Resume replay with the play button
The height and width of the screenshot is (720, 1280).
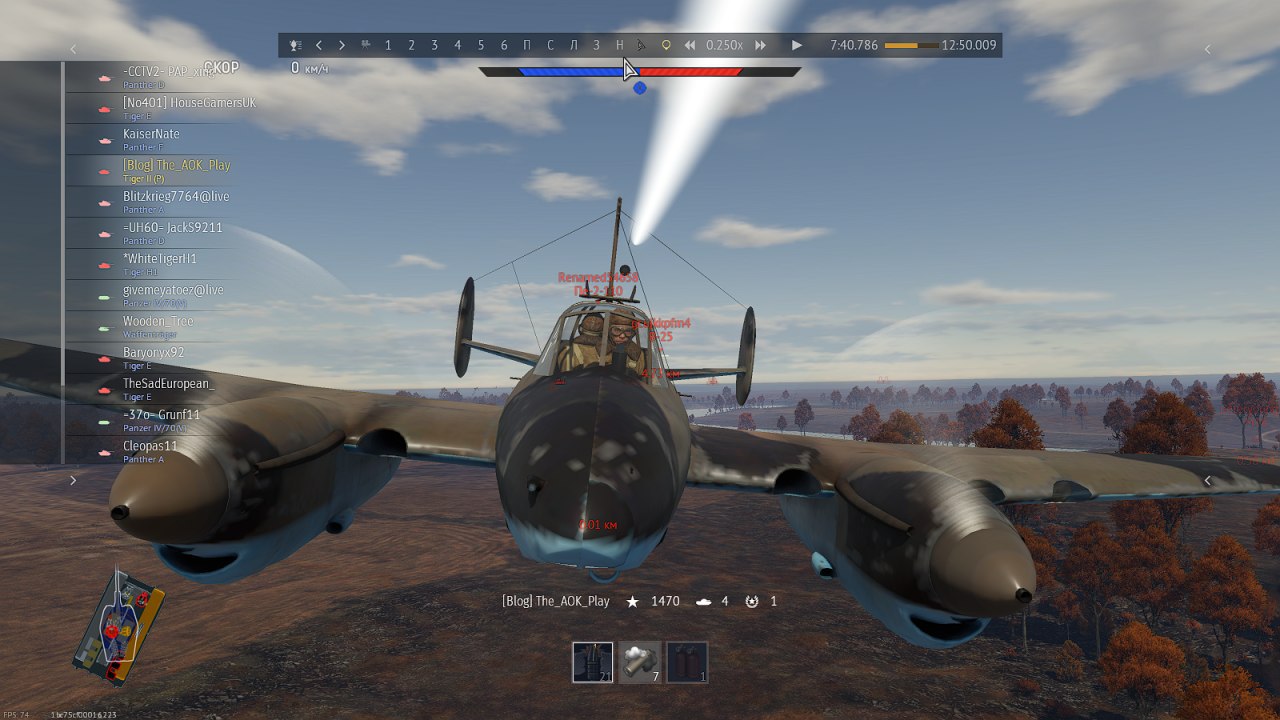click(x=797, y=45)
